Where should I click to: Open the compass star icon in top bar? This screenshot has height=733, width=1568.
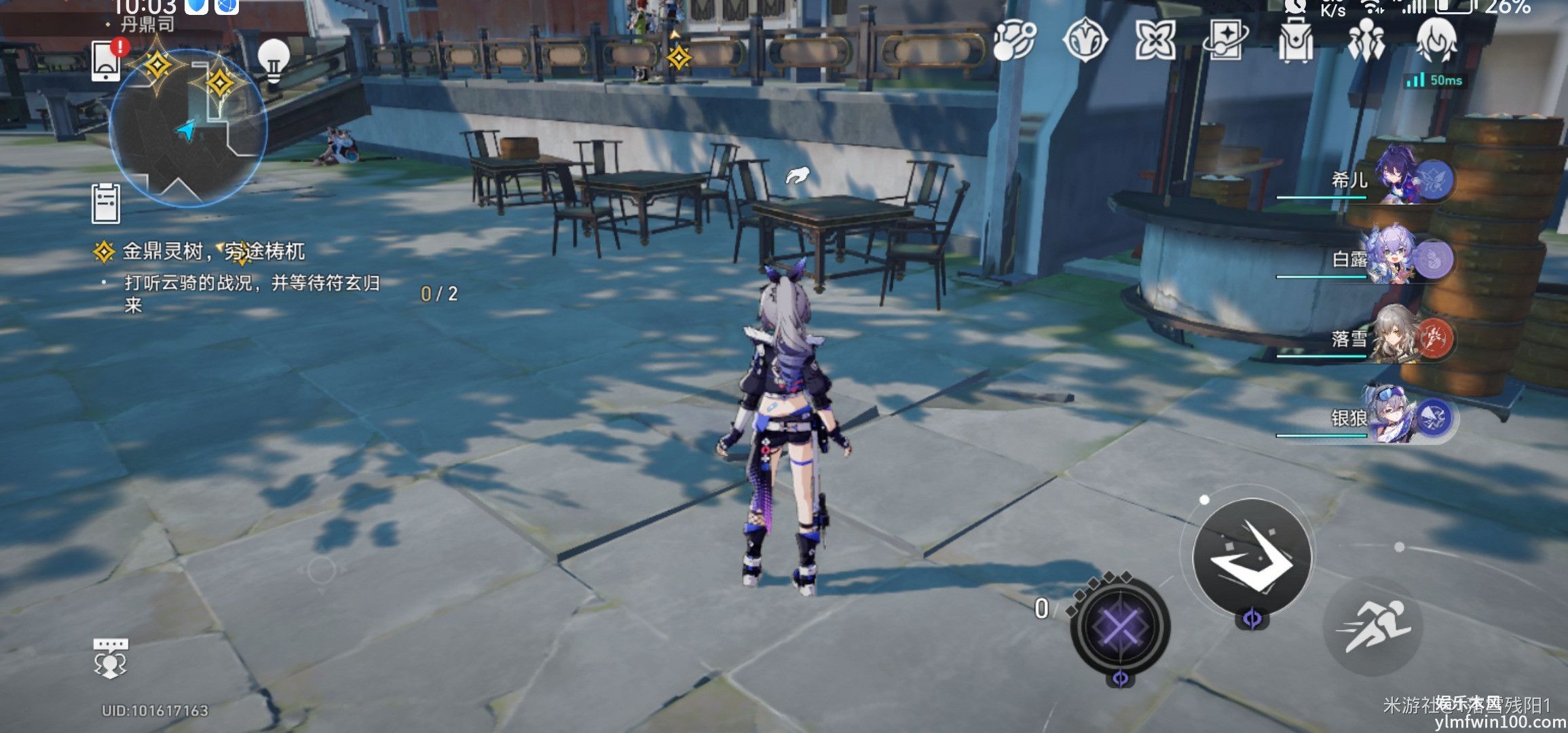pos(1085,39)
